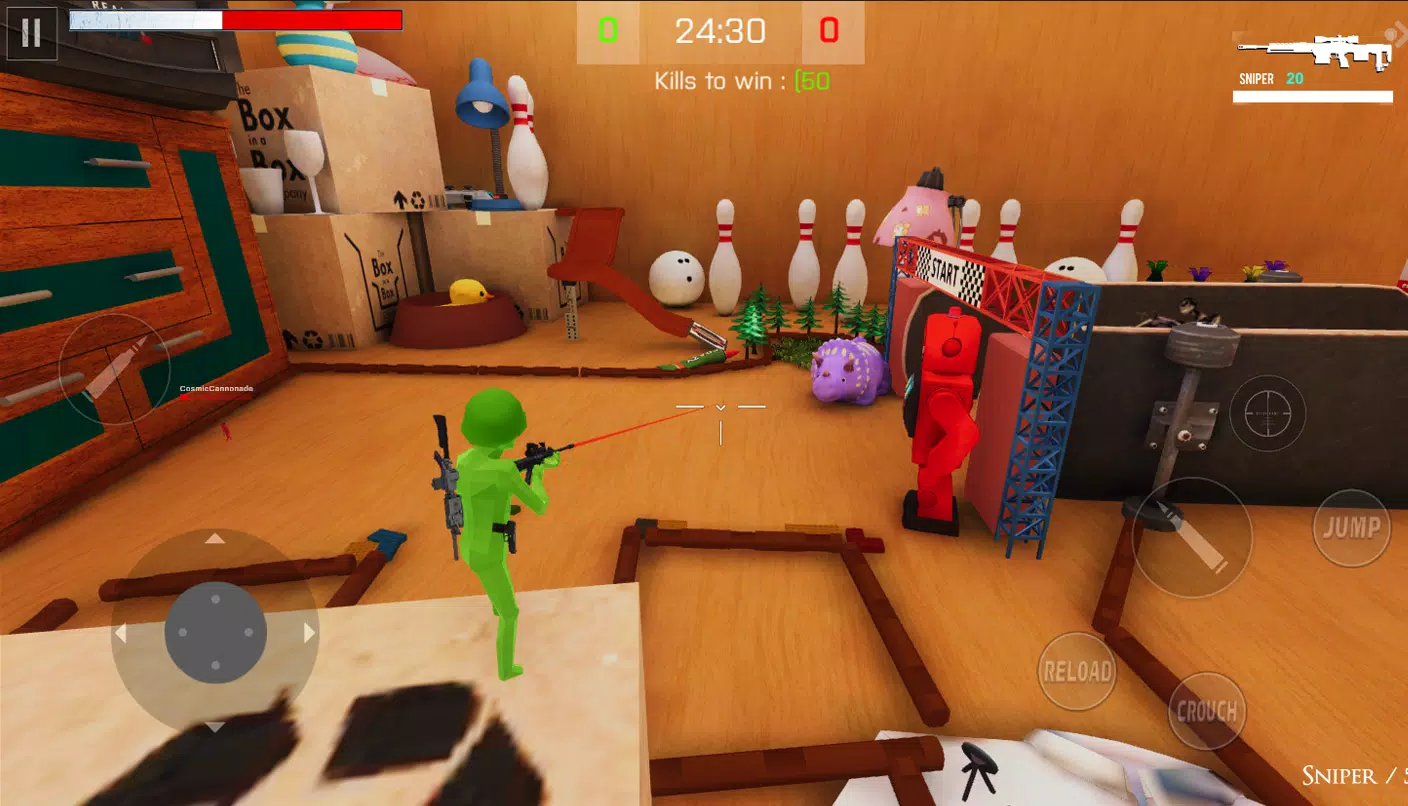This screenshot has height=806, width=1408.
Task: Pause the game
Action: pyautogui.click(x=31, y=33)
